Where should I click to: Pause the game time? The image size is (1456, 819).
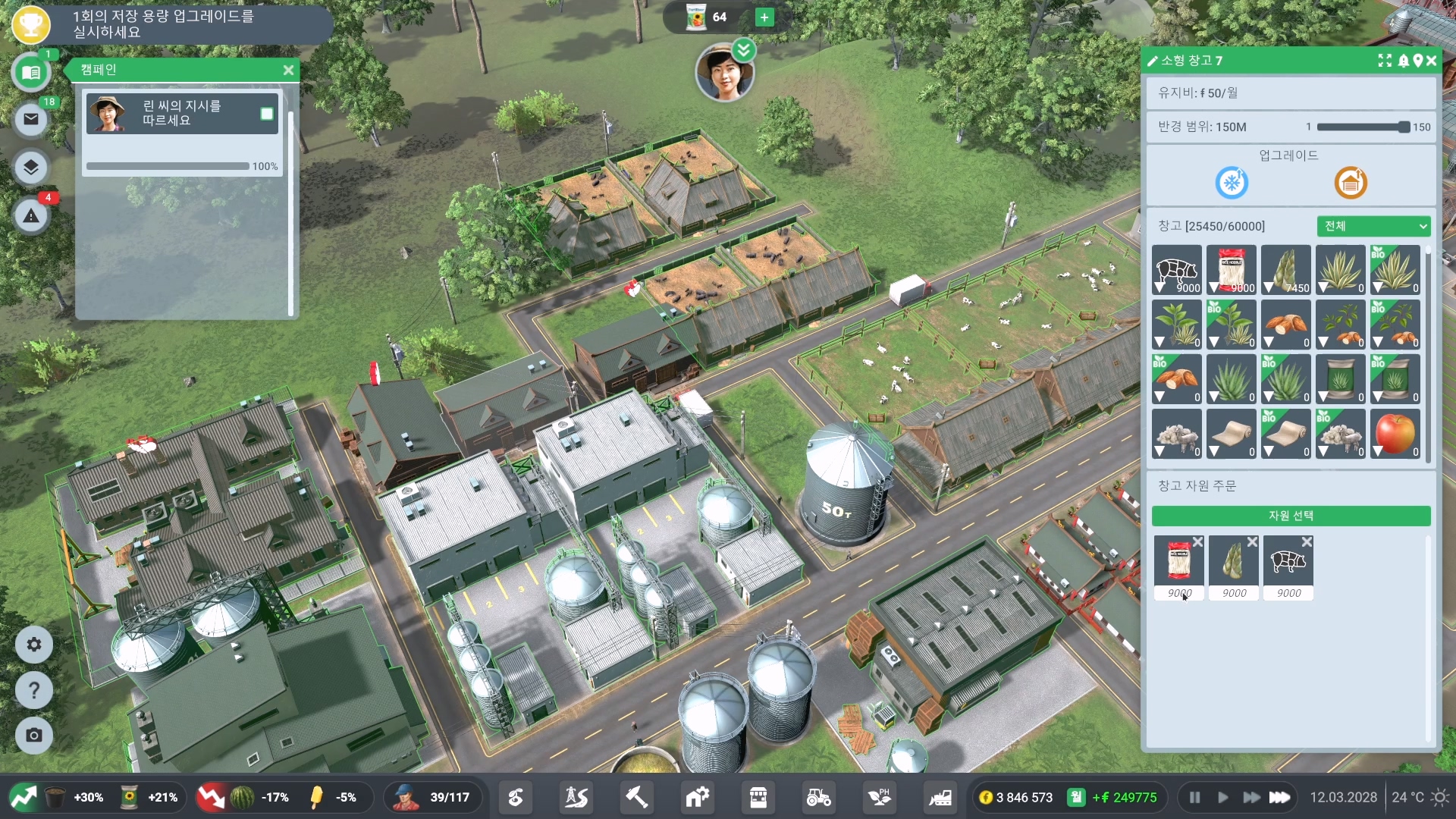(x=1194, y=797)
